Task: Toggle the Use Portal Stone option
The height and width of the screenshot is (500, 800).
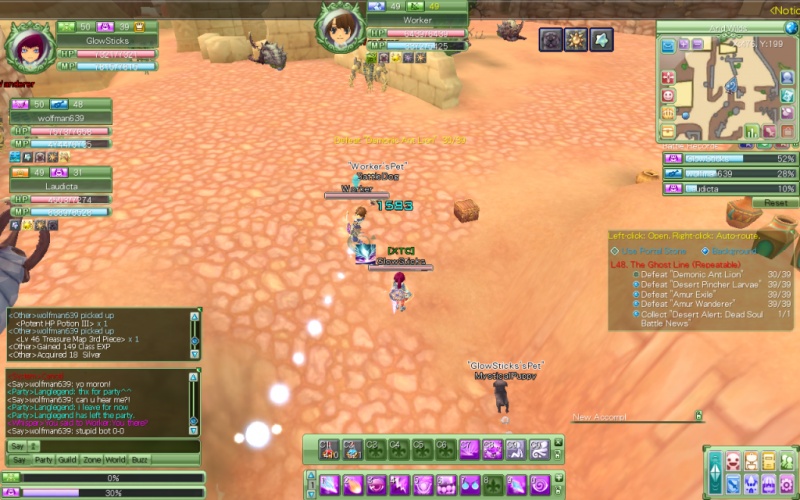Action: coord(615,250)
